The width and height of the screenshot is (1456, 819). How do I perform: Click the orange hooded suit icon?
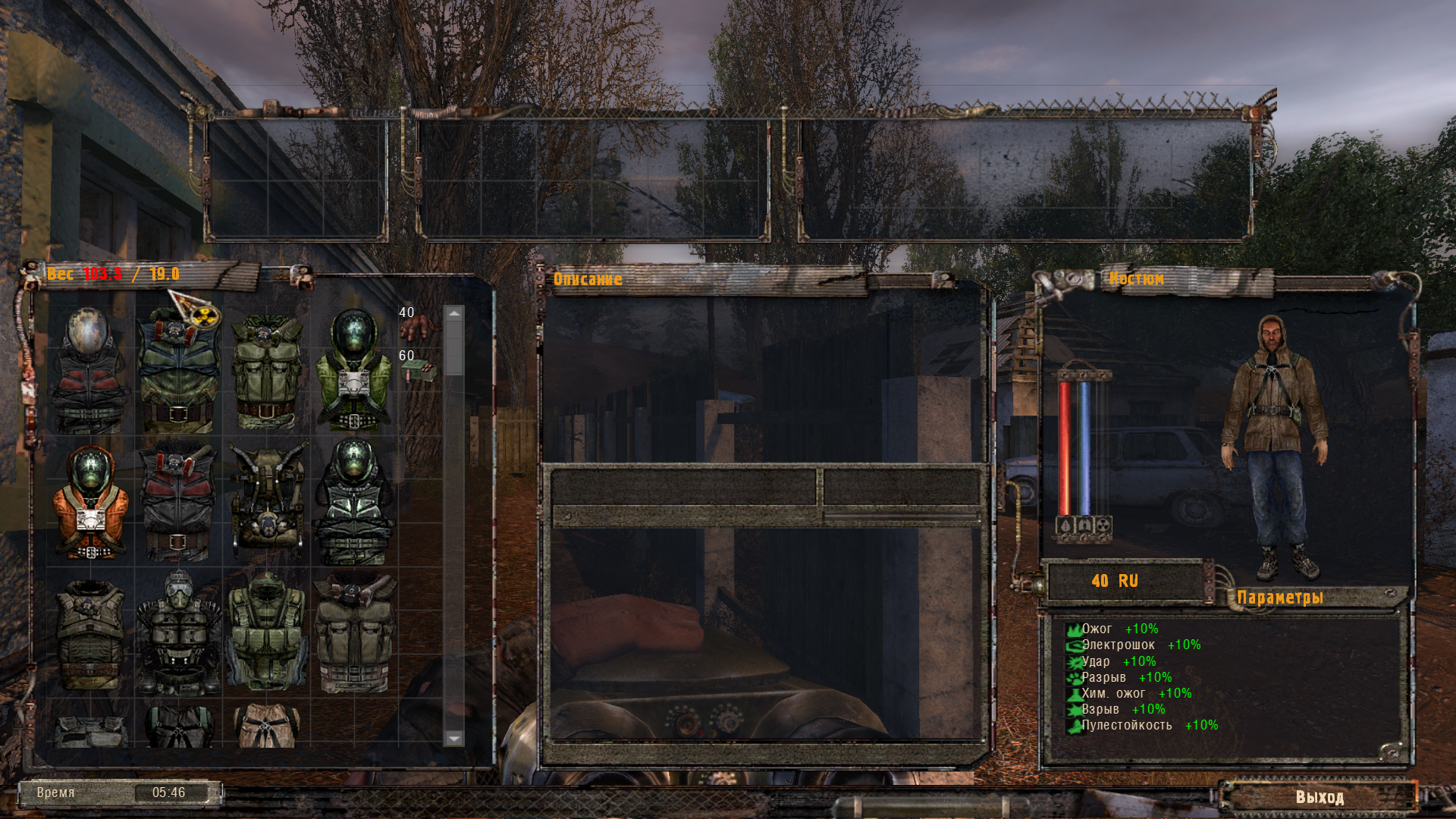(91, 500)
